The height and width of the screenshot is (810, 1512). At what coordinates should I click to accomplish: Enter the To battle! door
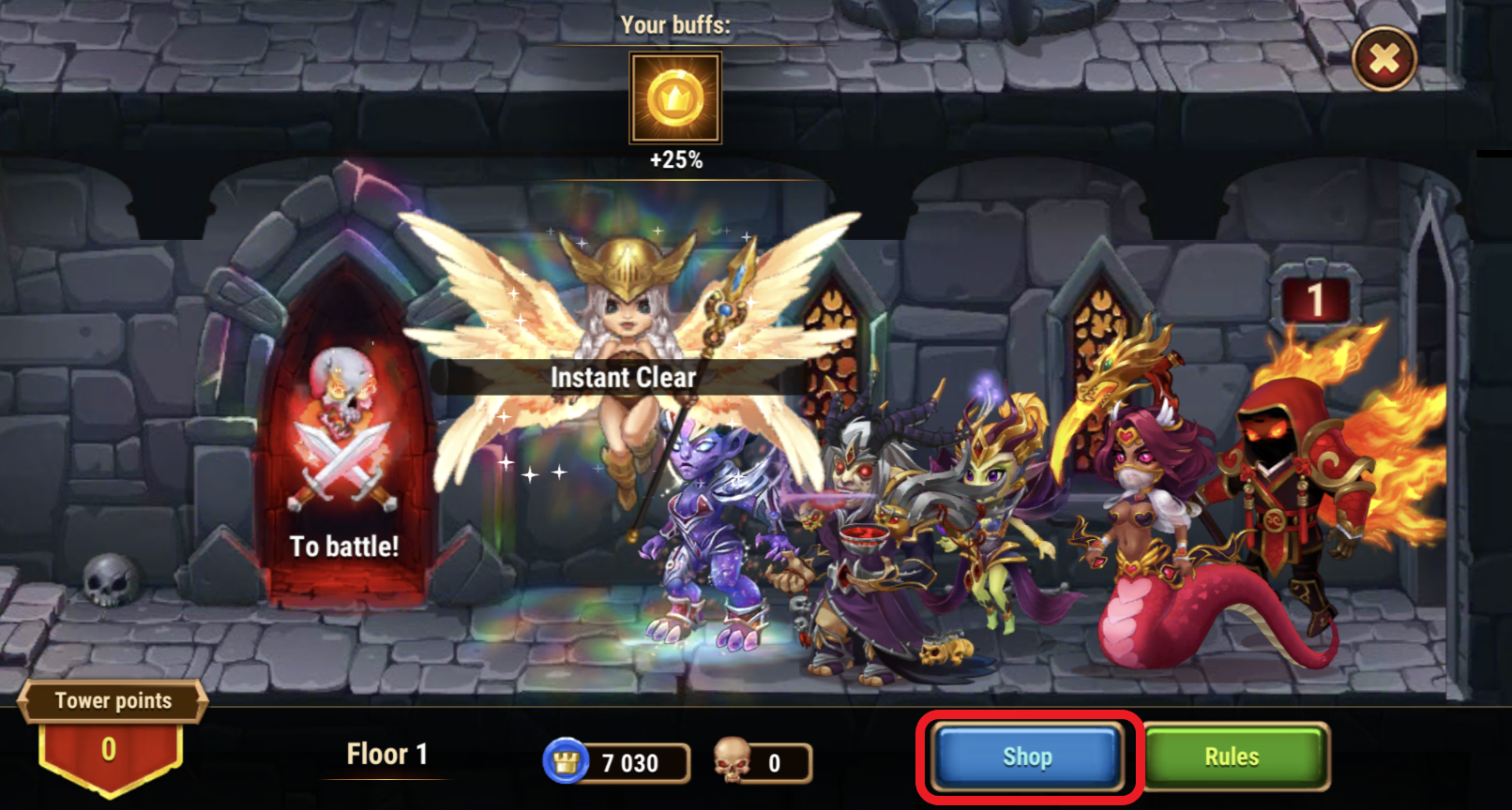tap(343, 469)
